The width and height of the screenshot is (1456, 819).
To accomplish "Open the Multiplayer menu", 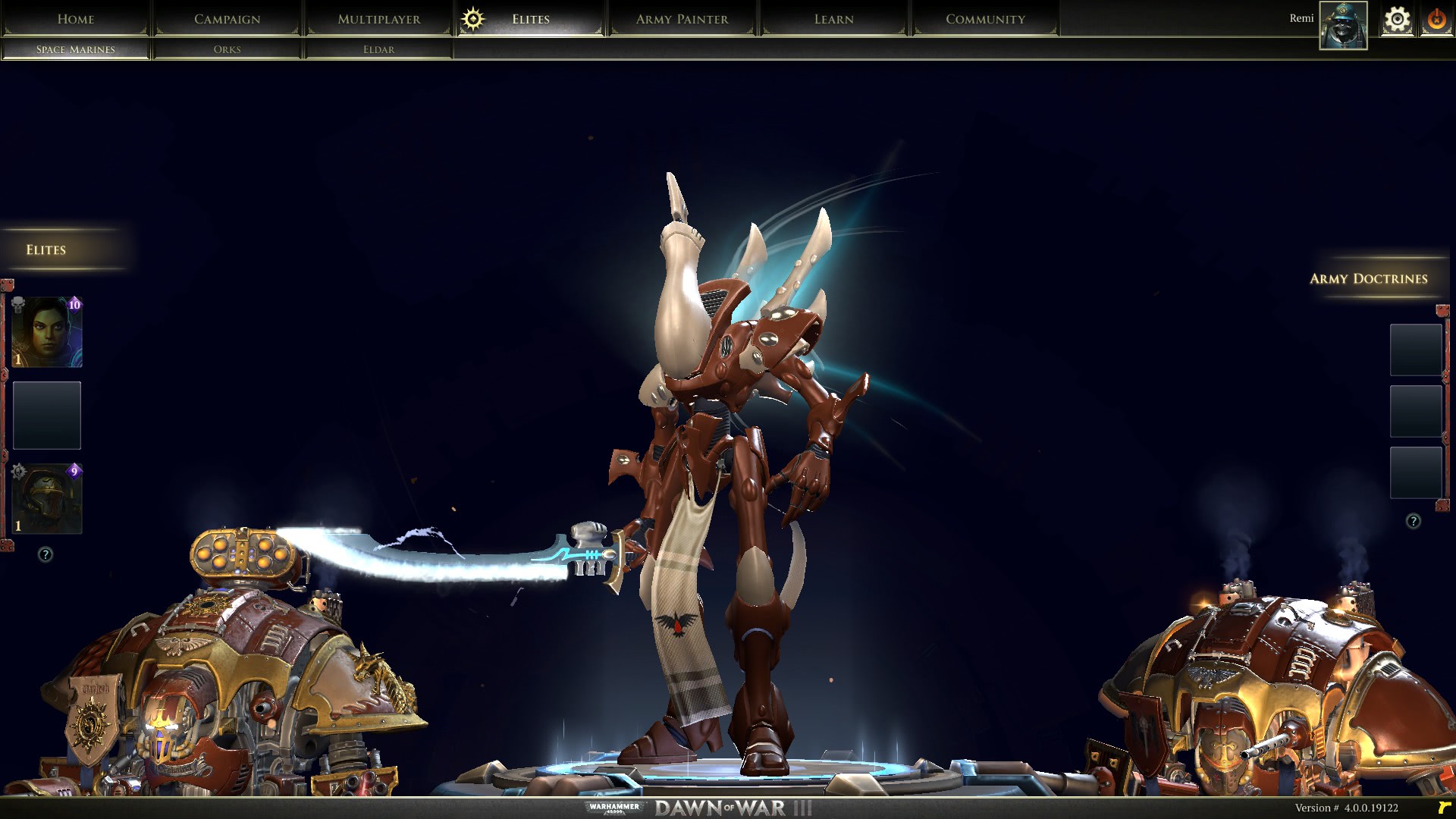I will tap(378, 19).
